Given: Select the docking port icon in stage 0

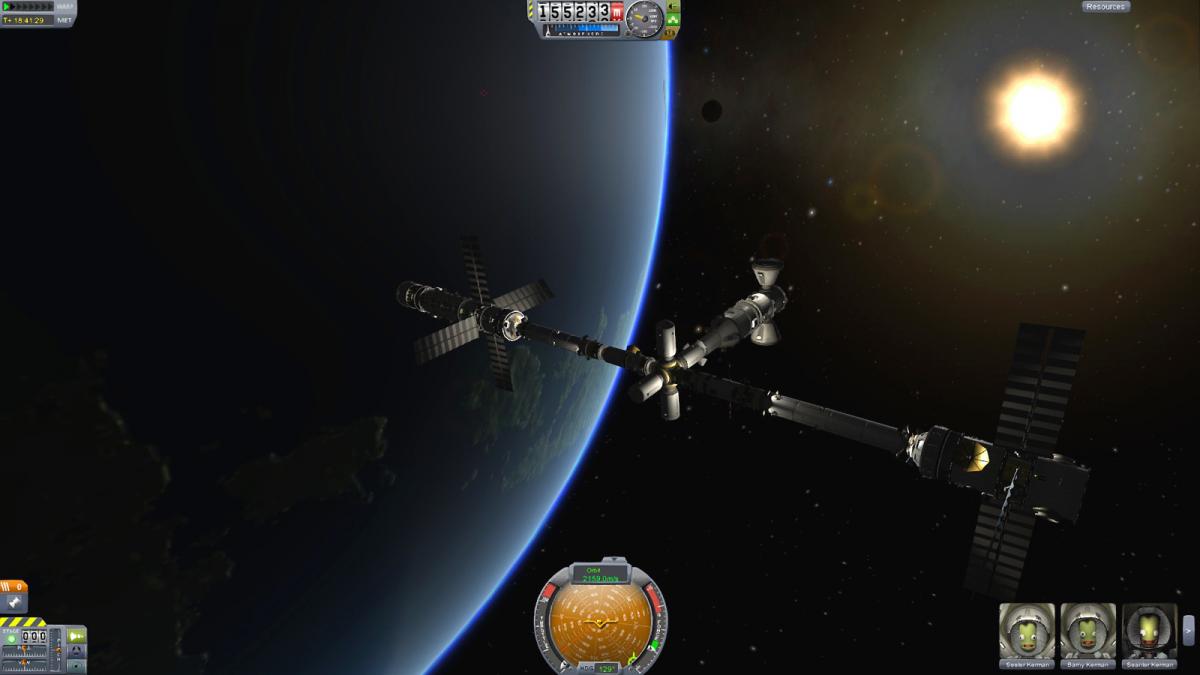Looking at the screenshot, I should coord(14,602).
